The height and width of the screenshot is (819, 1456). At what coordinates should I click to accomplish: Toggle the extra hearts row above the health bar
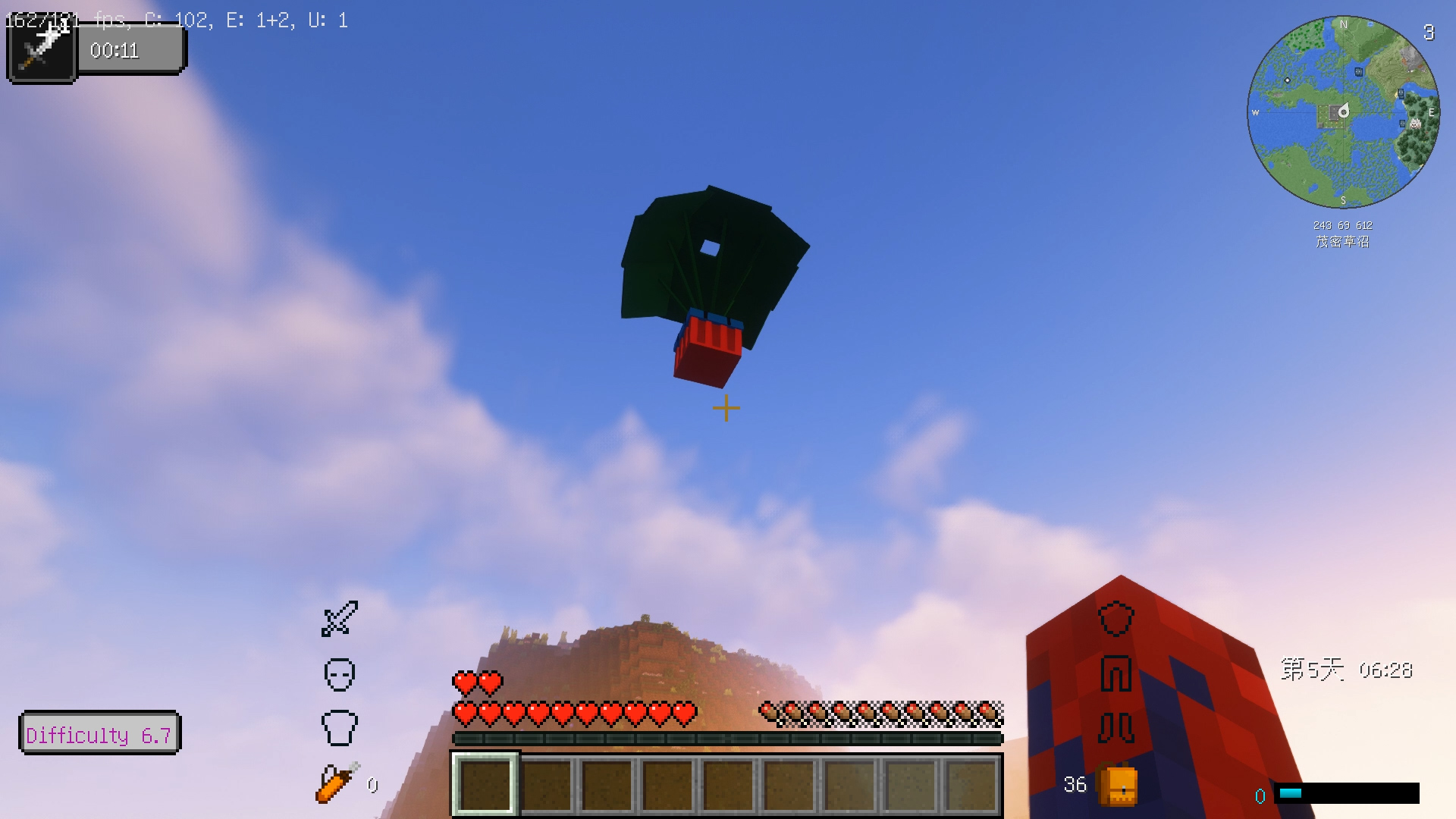pyautogui.click(x=478, y=681)
